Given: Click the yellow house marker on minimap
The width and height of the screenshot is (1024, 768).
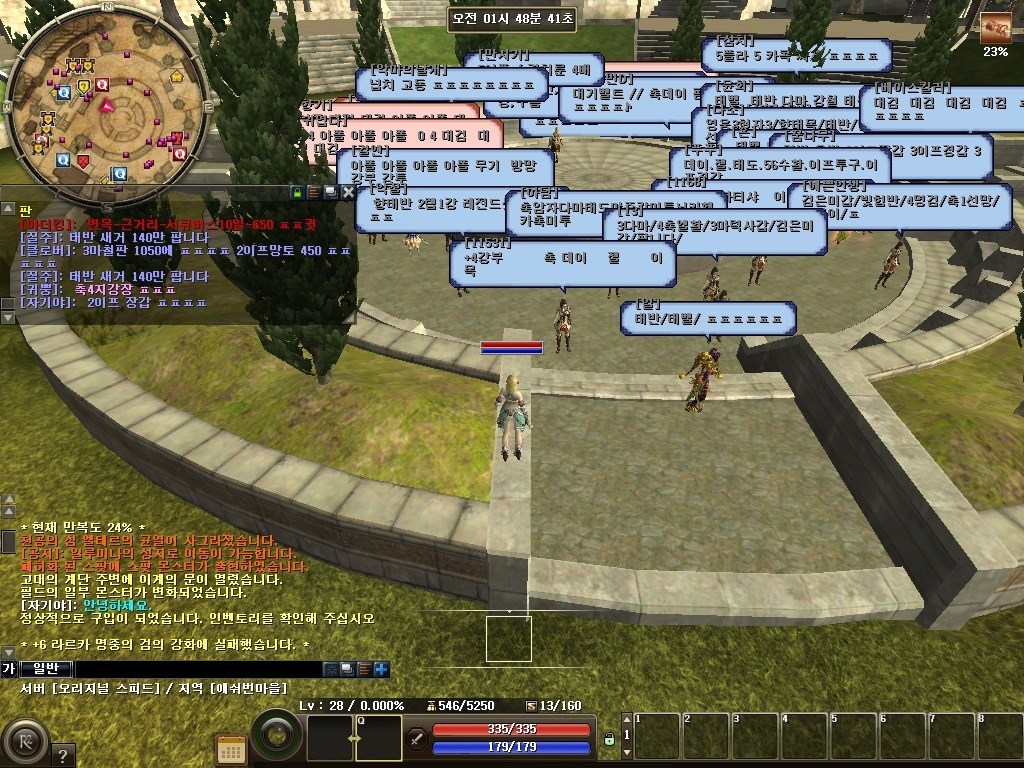Looking at the screenshot, I should (x=177, y=74).
